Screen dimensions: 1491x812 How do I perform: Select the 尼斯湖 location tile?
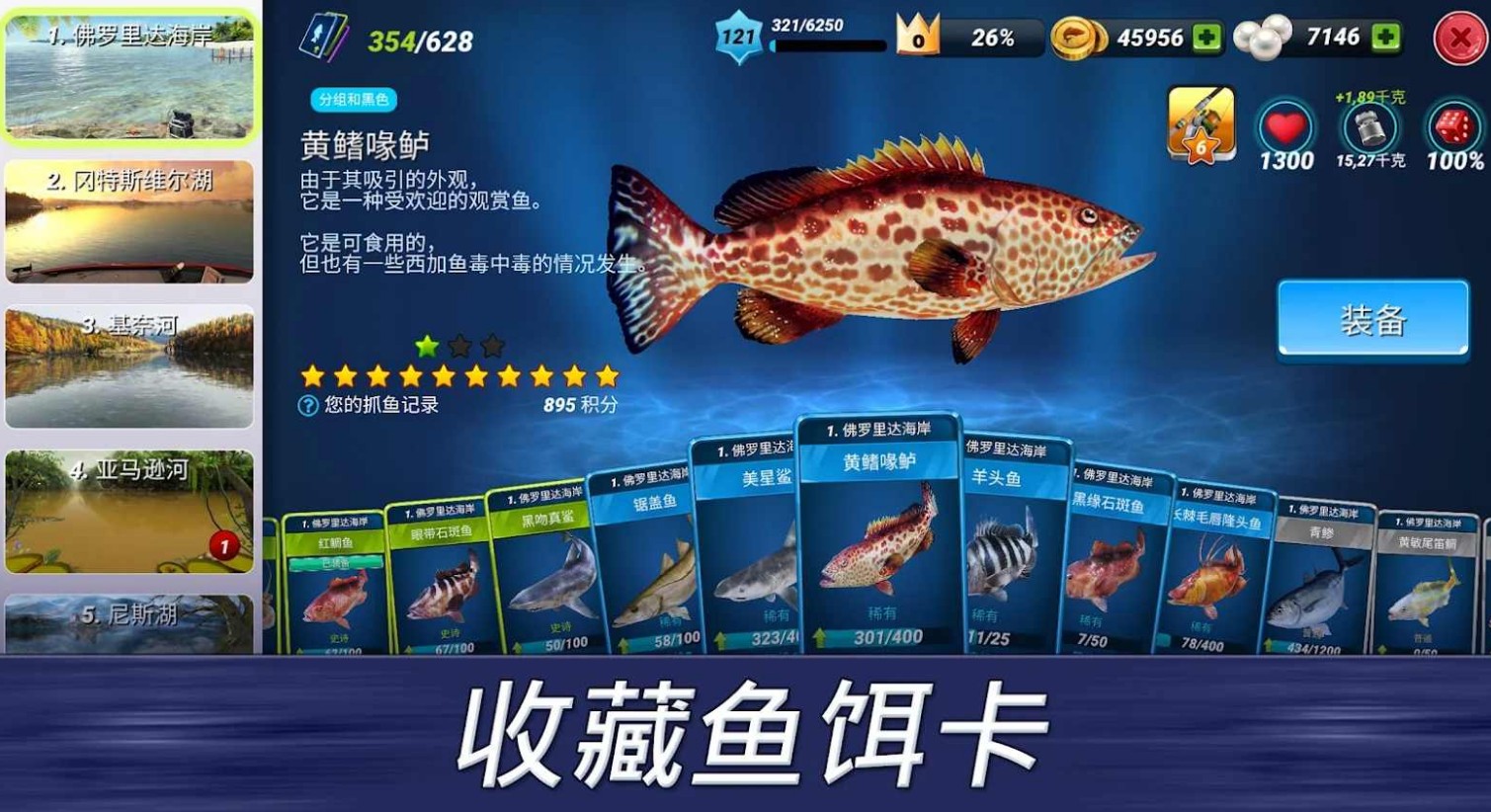pos(129,622)
